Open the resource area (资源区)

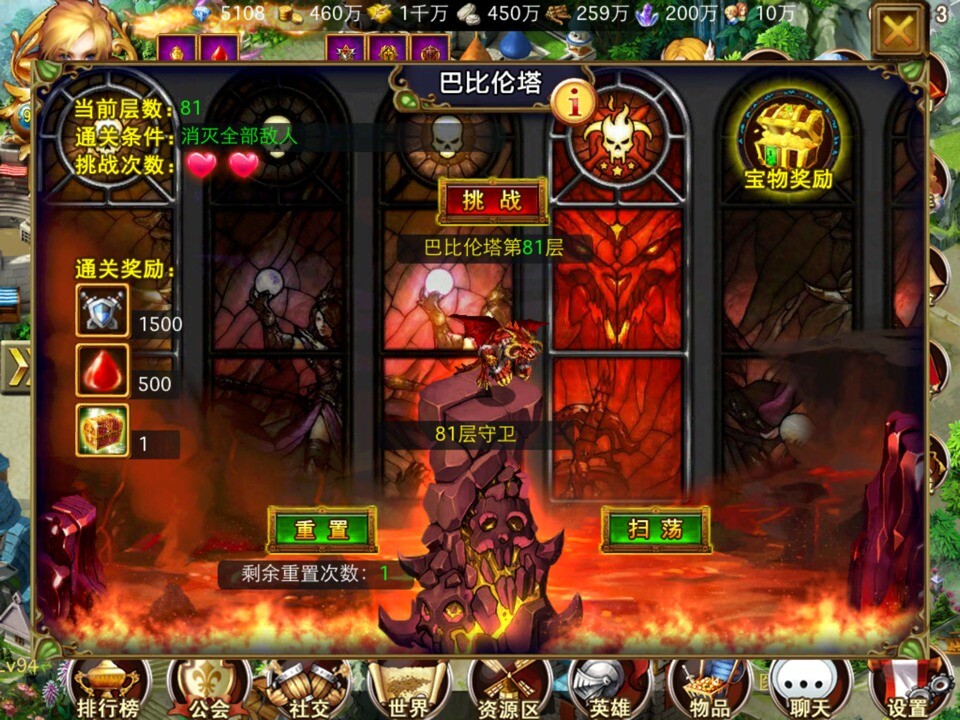click(x=510, y=690)
